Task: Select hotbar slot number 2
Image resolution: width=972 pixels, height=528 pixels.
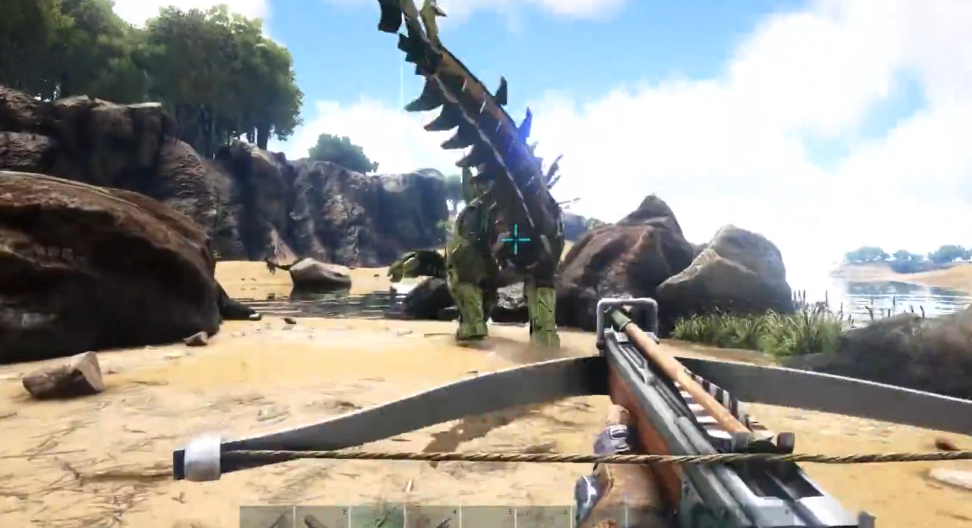Action: [322, 518]
